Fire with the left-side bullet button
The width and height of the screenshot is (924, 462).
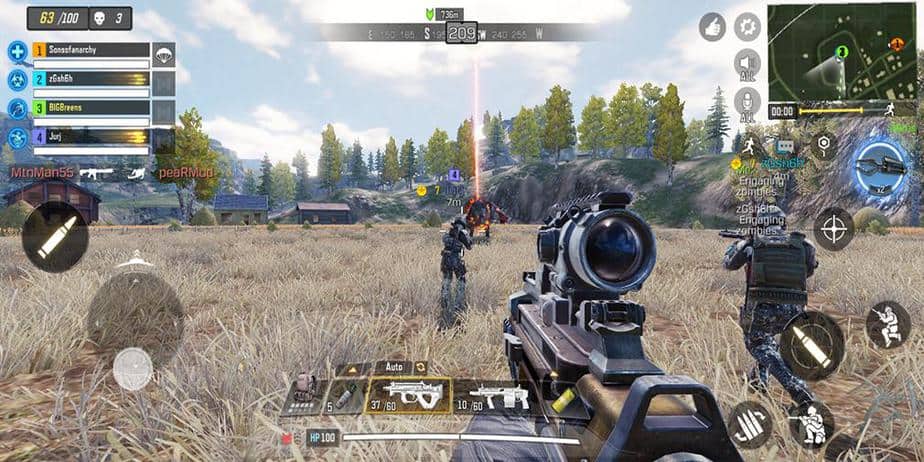tap(55, 237)
